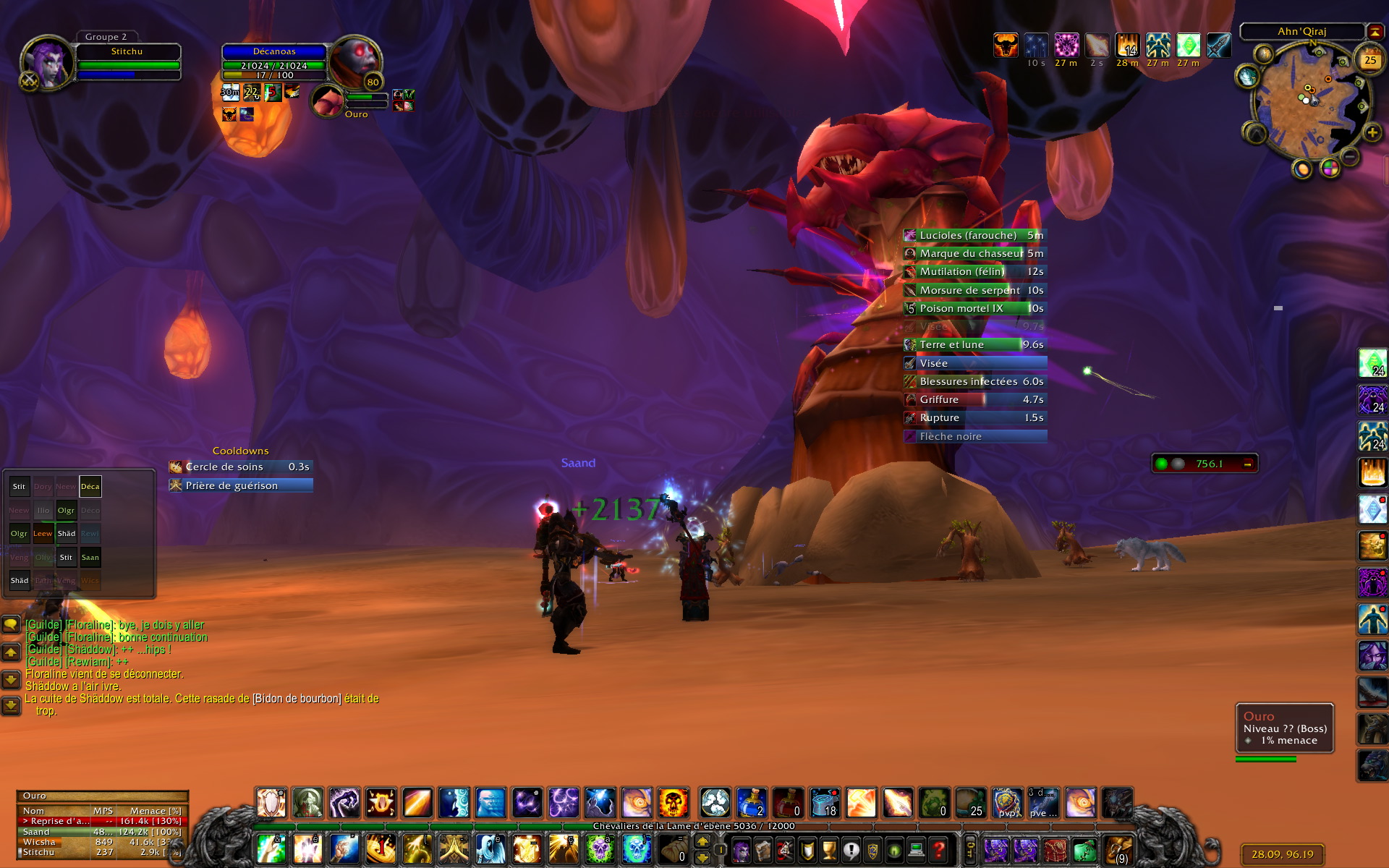Image resolution: width=1389 pixels, height=868 pixels.
Task: Zoom out the minimap with the minus button
Action: click(1349, 156)
